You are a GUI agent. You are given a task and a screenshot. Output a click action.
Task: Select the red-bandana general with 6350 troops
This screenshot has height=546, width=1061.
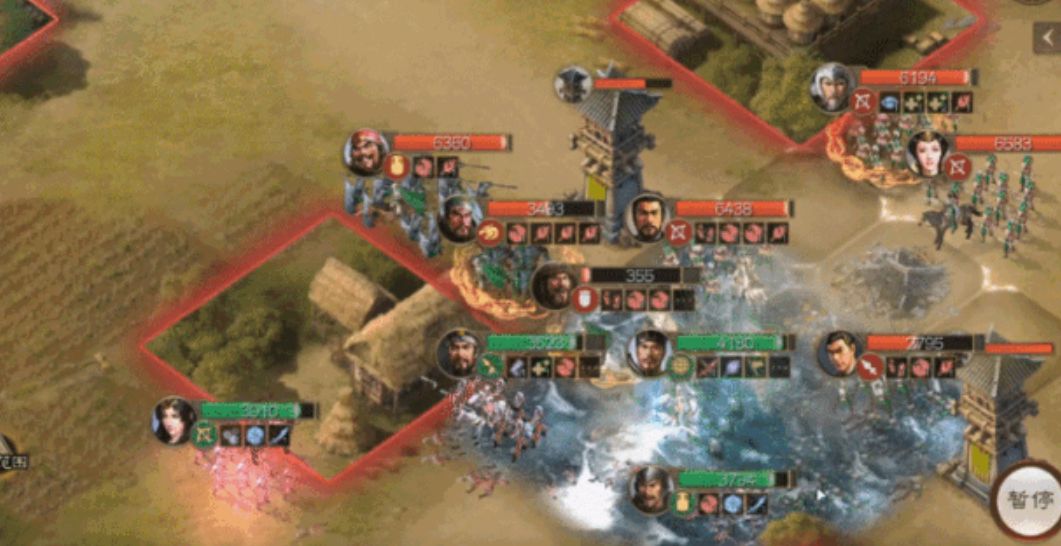(x=367, y=153)
